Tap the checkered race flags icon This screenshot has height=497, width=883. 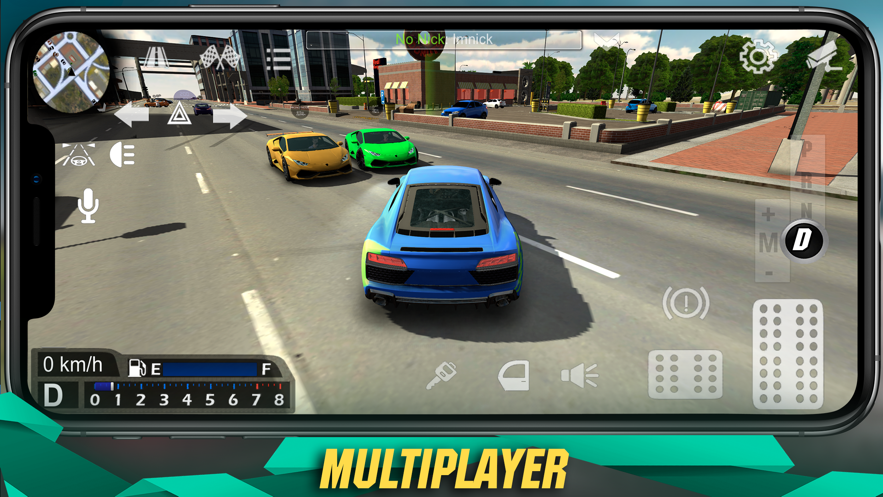220,56
